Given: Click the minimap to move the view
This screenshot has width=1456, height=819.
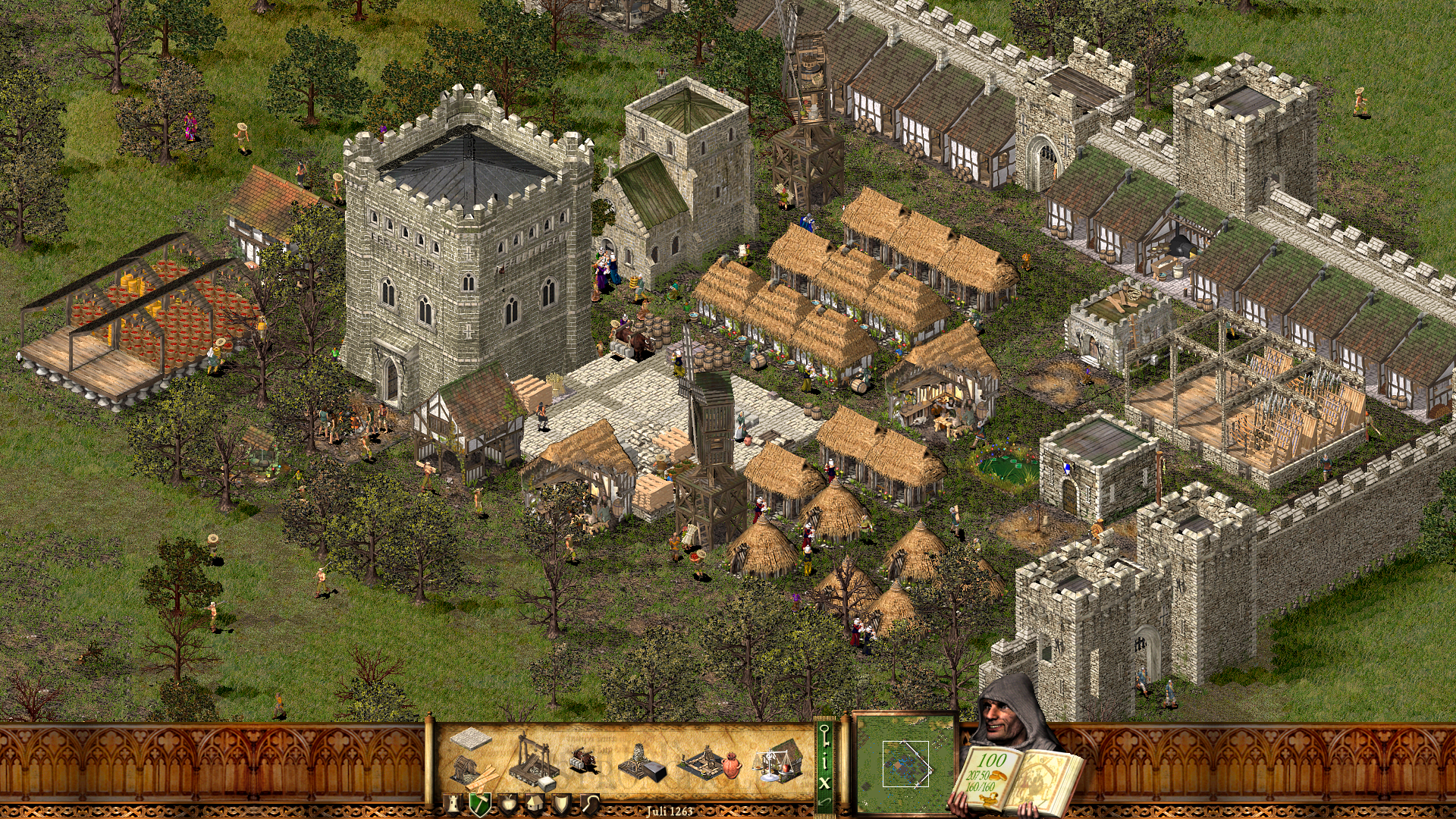Looking at the screenshot, I should [x=904, y=762].
